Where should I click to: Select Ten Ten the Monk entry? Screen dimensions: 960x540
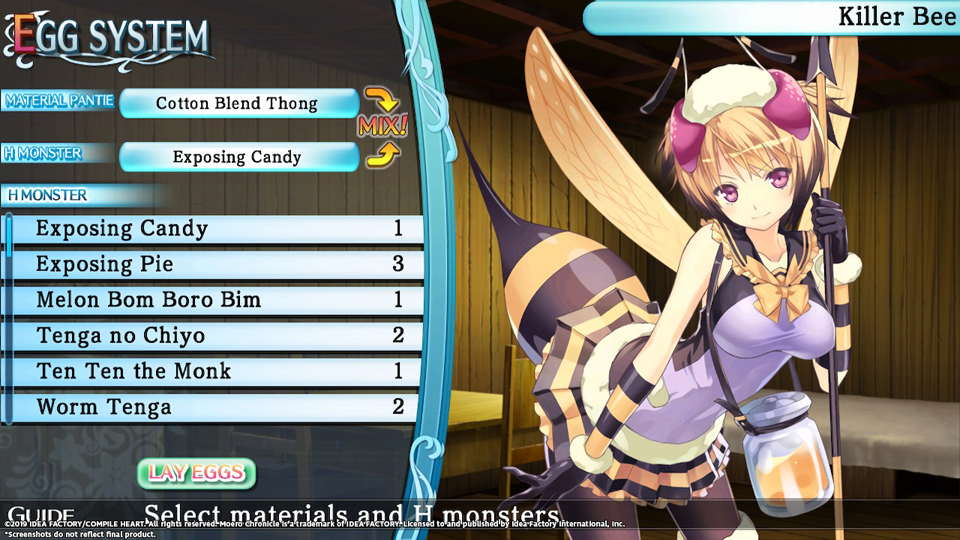tap(215, 372)
